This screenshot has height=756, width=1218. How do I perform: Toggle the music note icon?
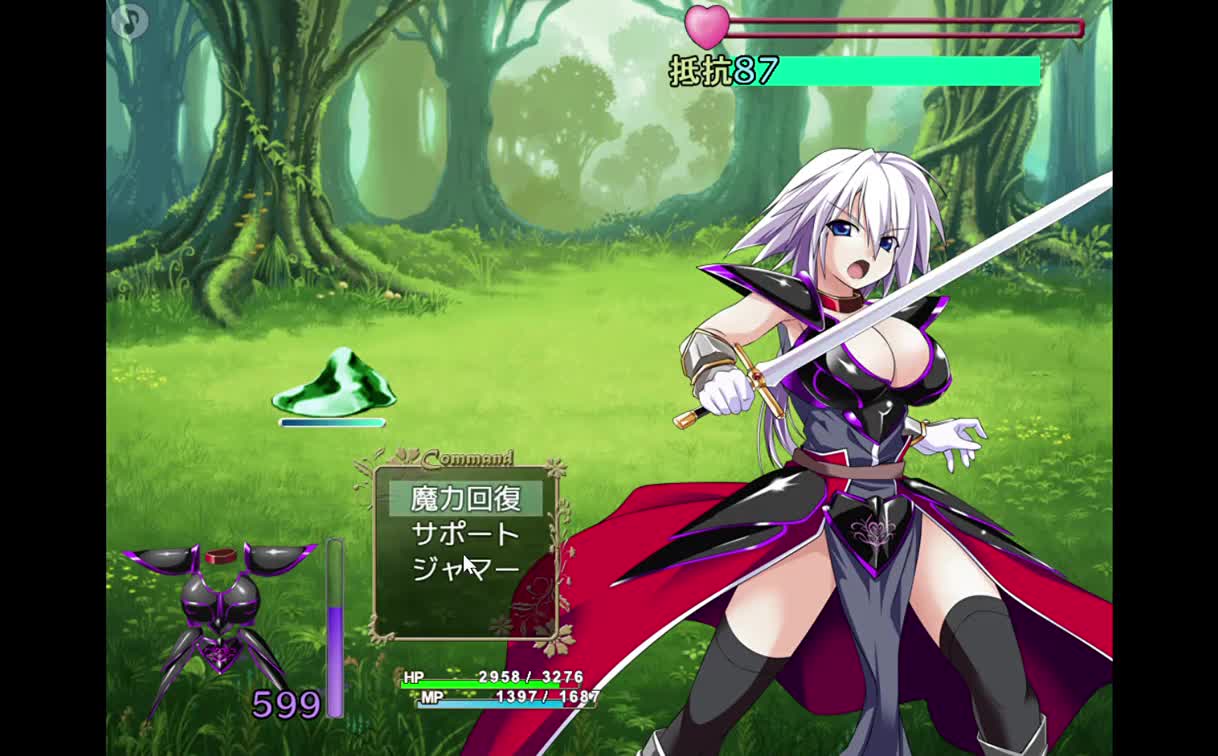coord(129,21)
